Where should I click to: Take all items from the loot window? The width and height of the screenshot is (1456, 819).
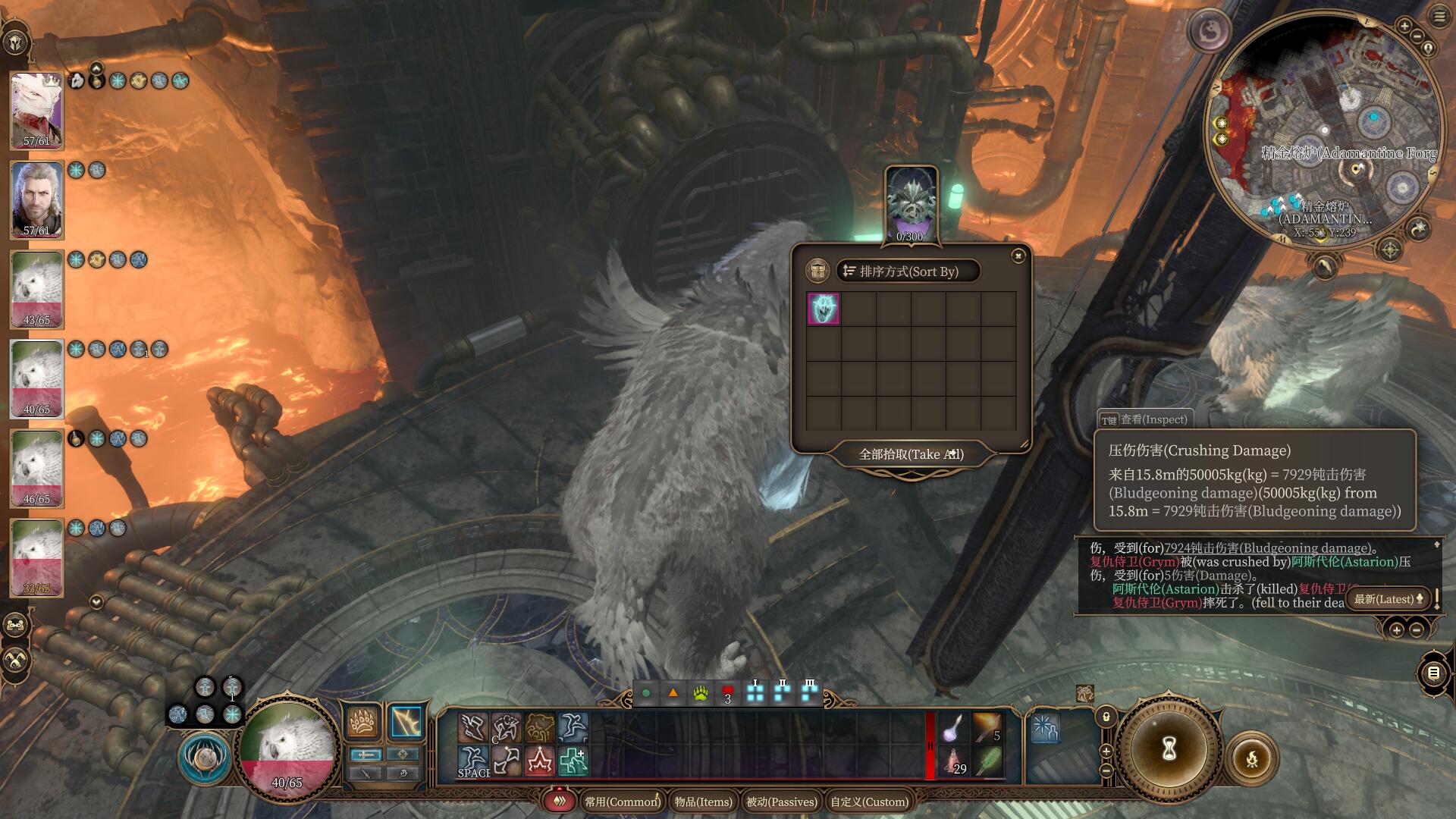point(910,454)
